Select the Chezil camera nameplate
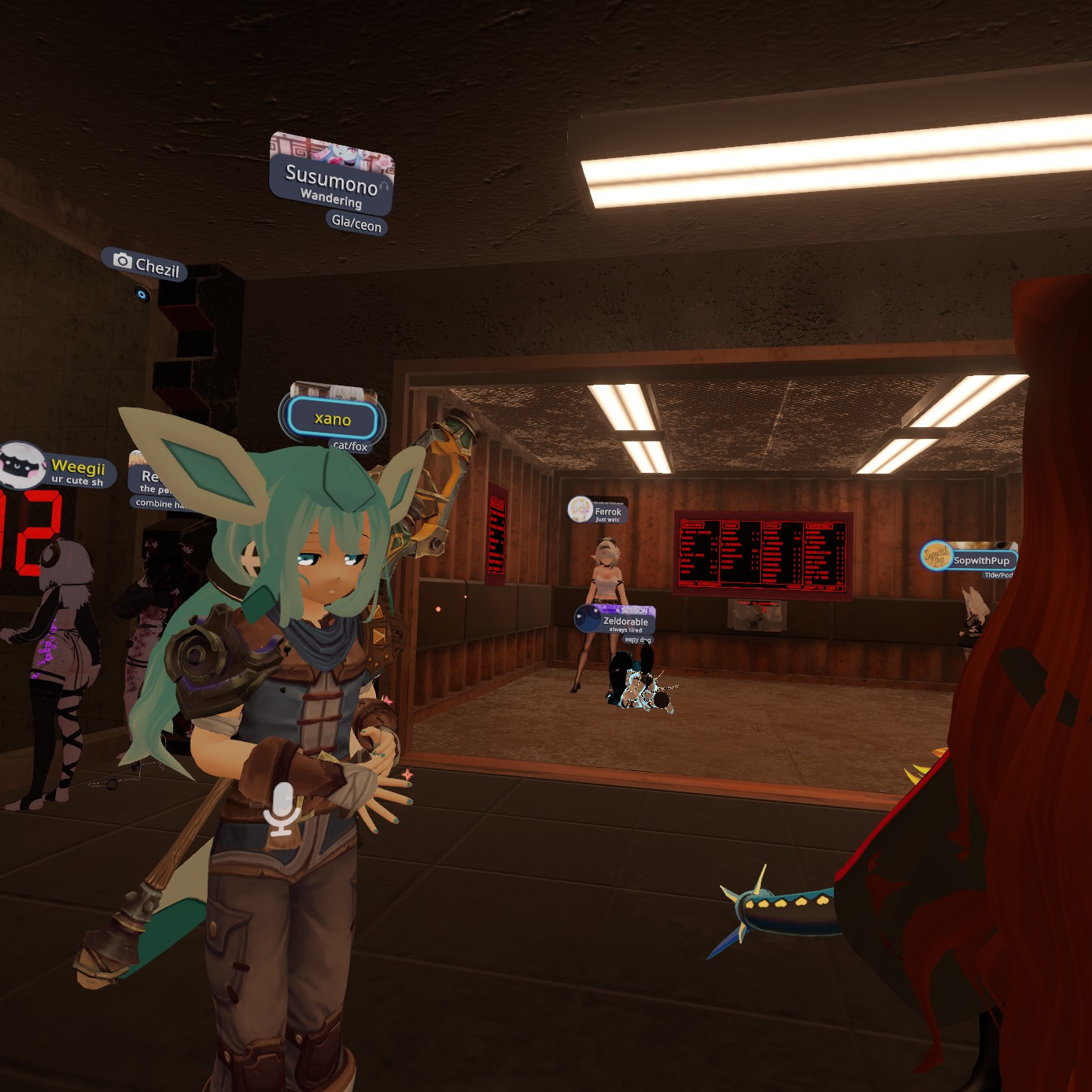The image size is (1092, 1092). [145, 265]
